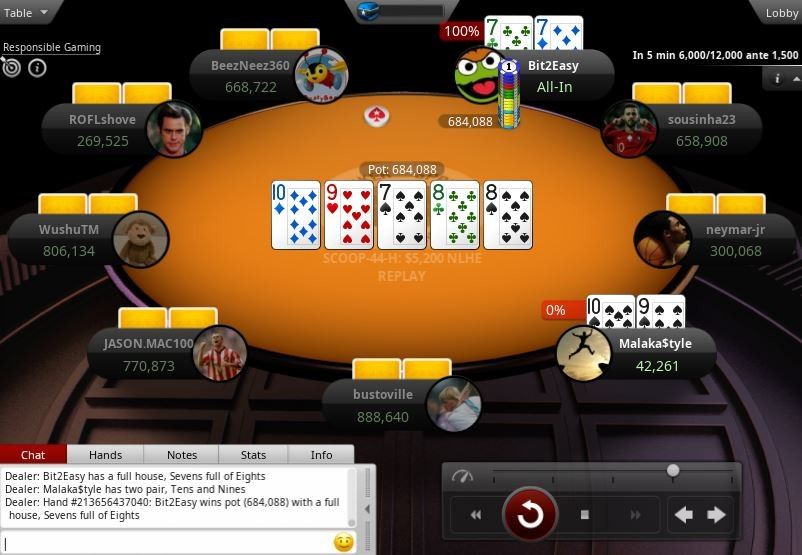Select the Chat tab
The width and height of the screenshot is (802, 555).
(x=33, y=455)
